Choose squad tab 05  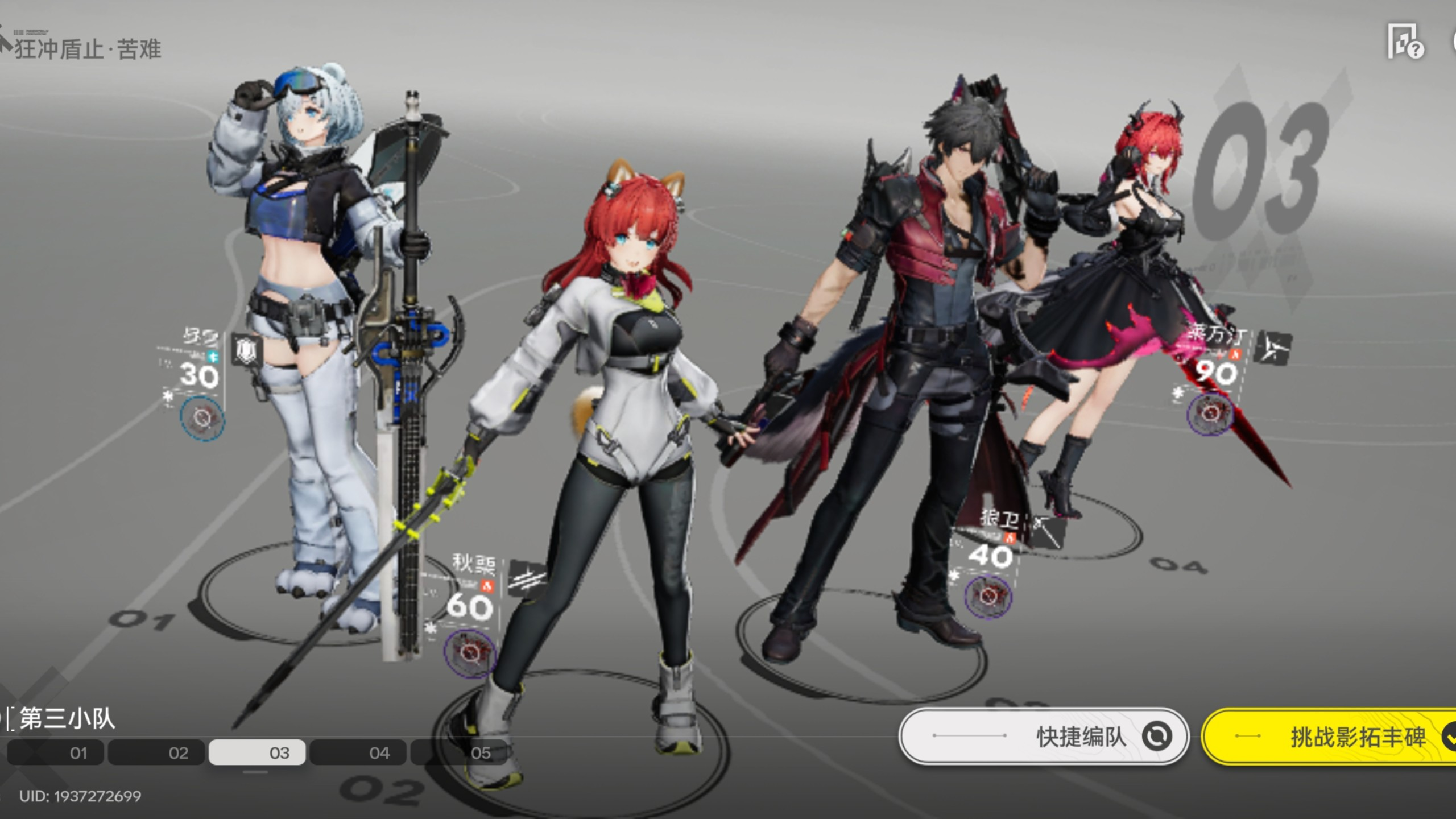point(458,753)
